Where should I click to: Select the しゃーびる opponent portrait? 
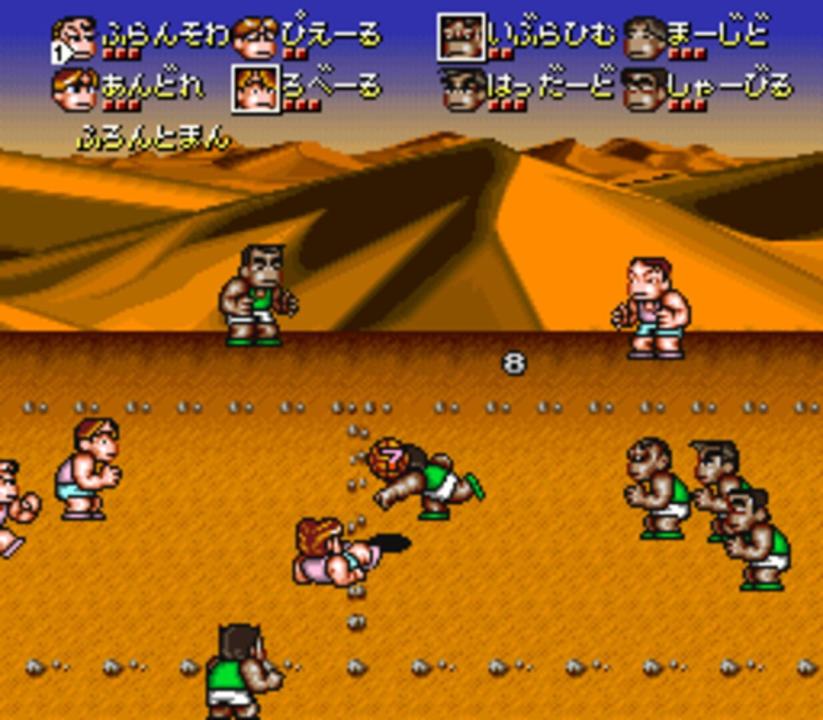click(x=644, y=88)
